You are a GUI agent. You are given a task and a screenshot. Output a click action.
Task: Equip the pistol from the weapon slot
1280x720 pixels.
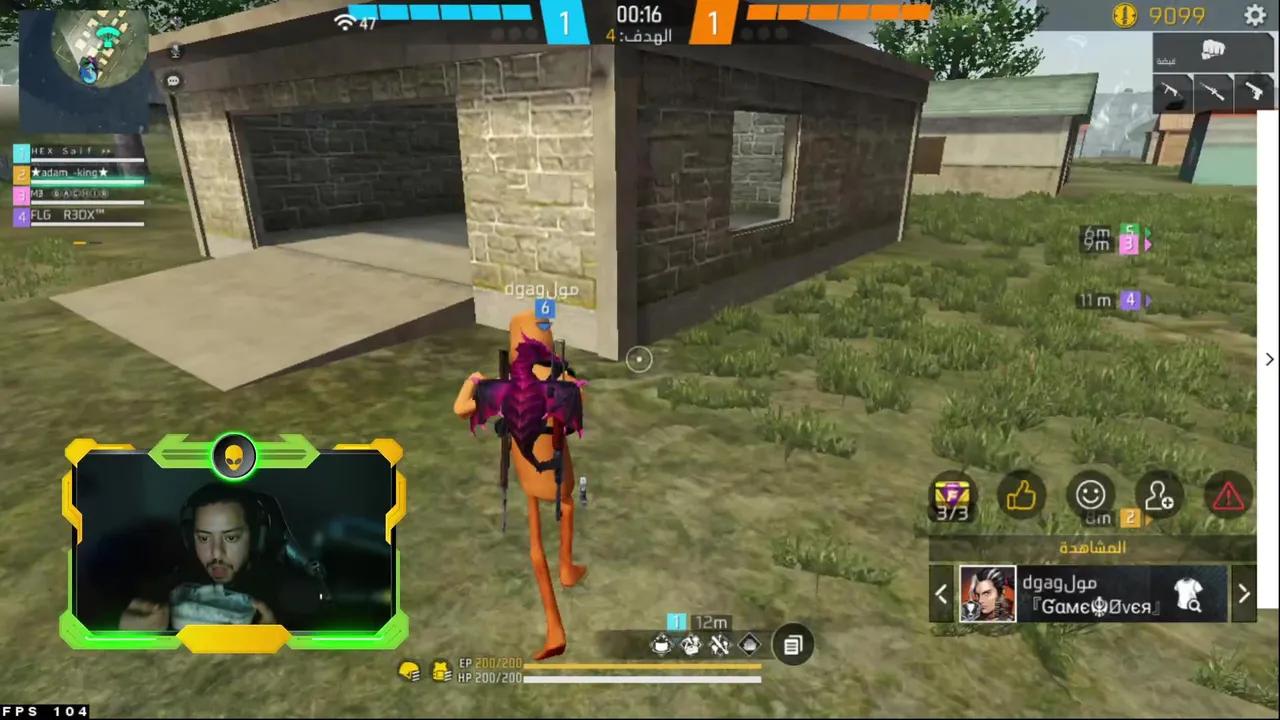tap(1255, 90)
